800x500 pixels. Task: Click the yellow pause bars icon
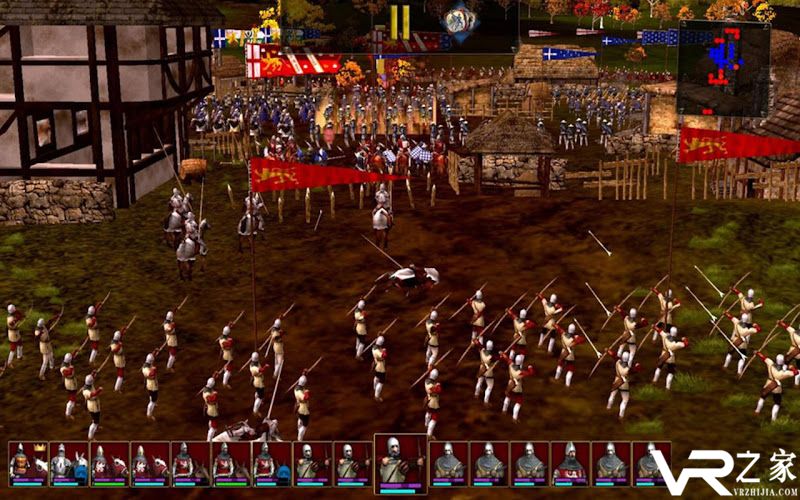coord(400,21)
